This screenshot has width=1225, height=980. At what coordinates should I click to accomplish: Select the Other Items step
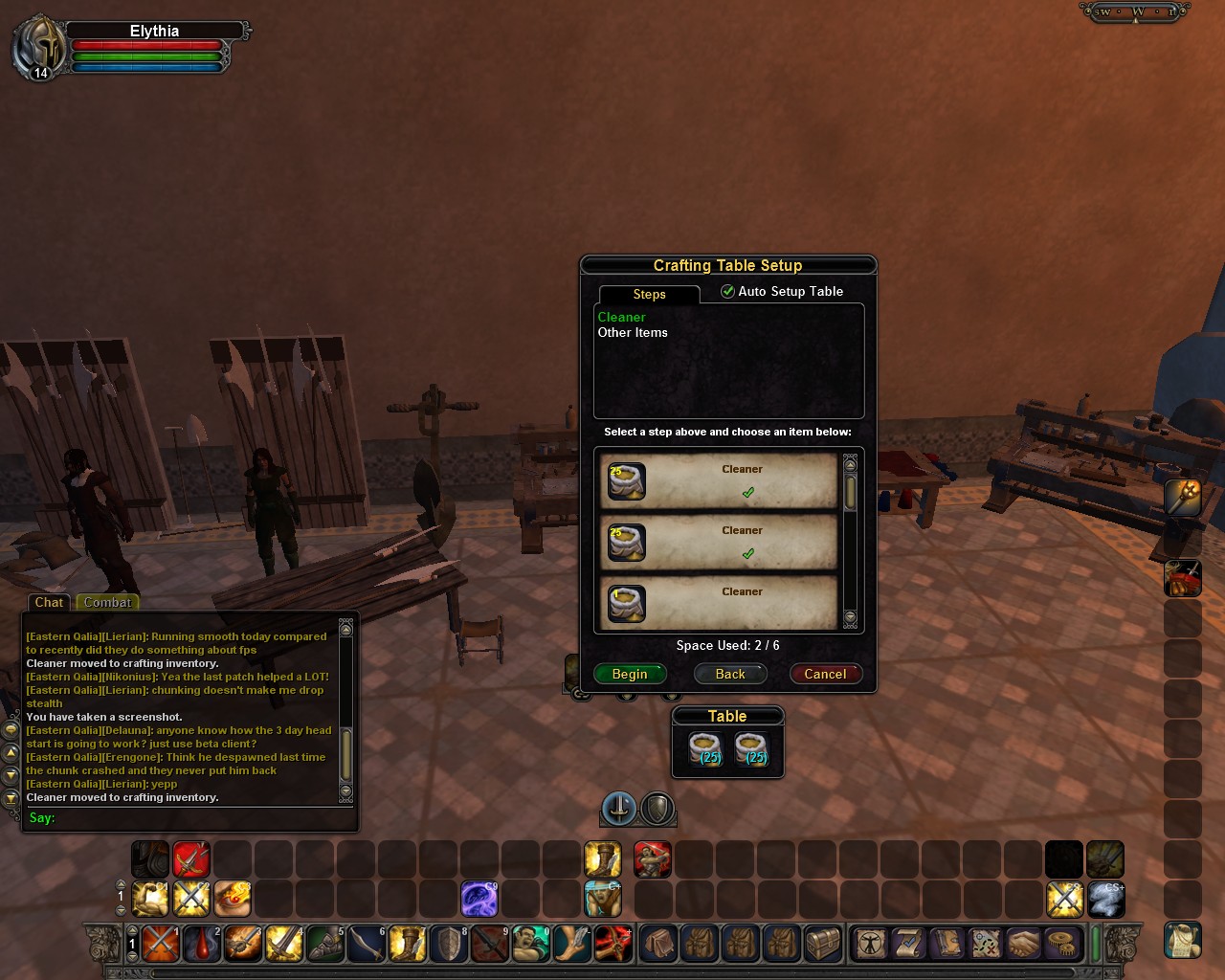633,332
